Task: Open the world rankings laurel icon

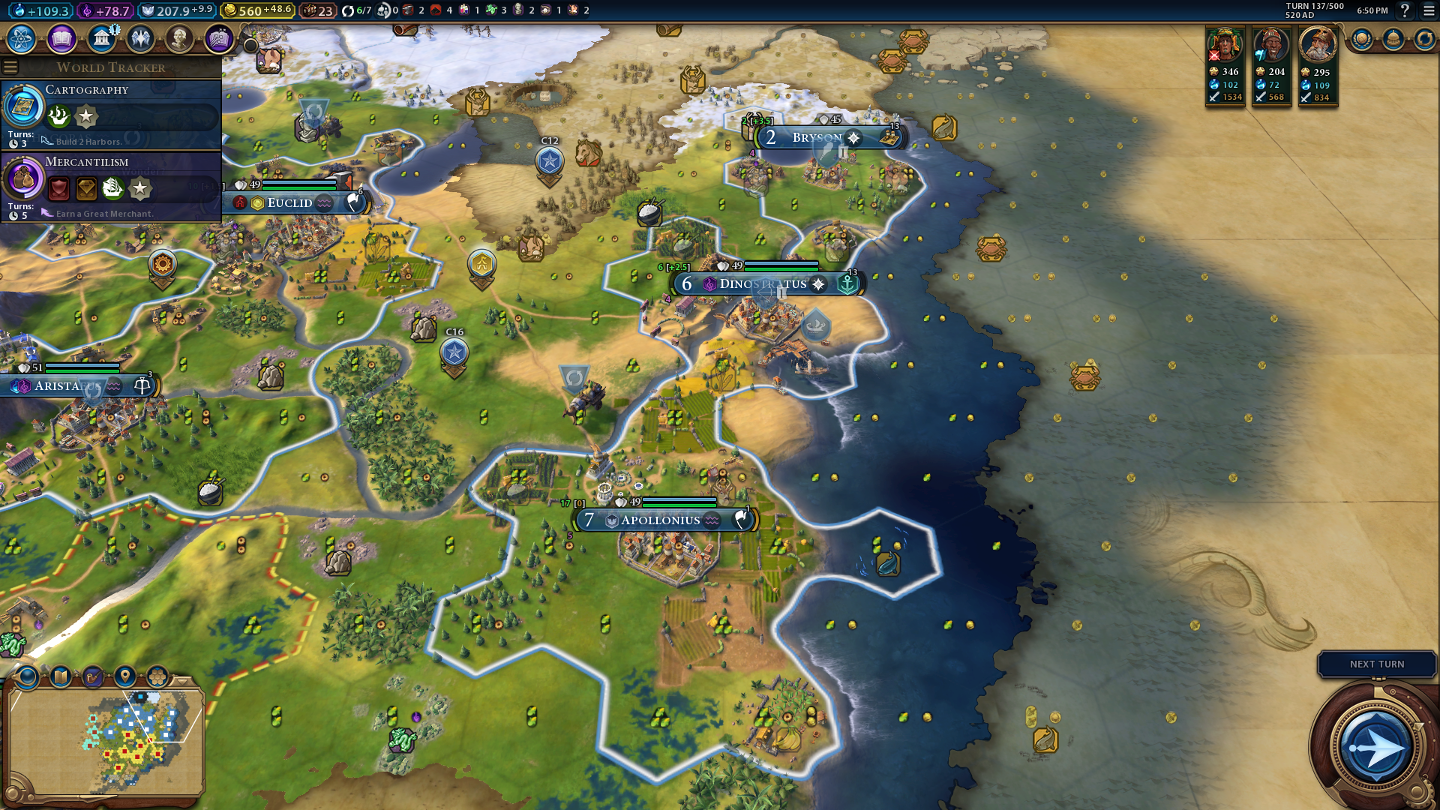Action: tap(1362, 39)
